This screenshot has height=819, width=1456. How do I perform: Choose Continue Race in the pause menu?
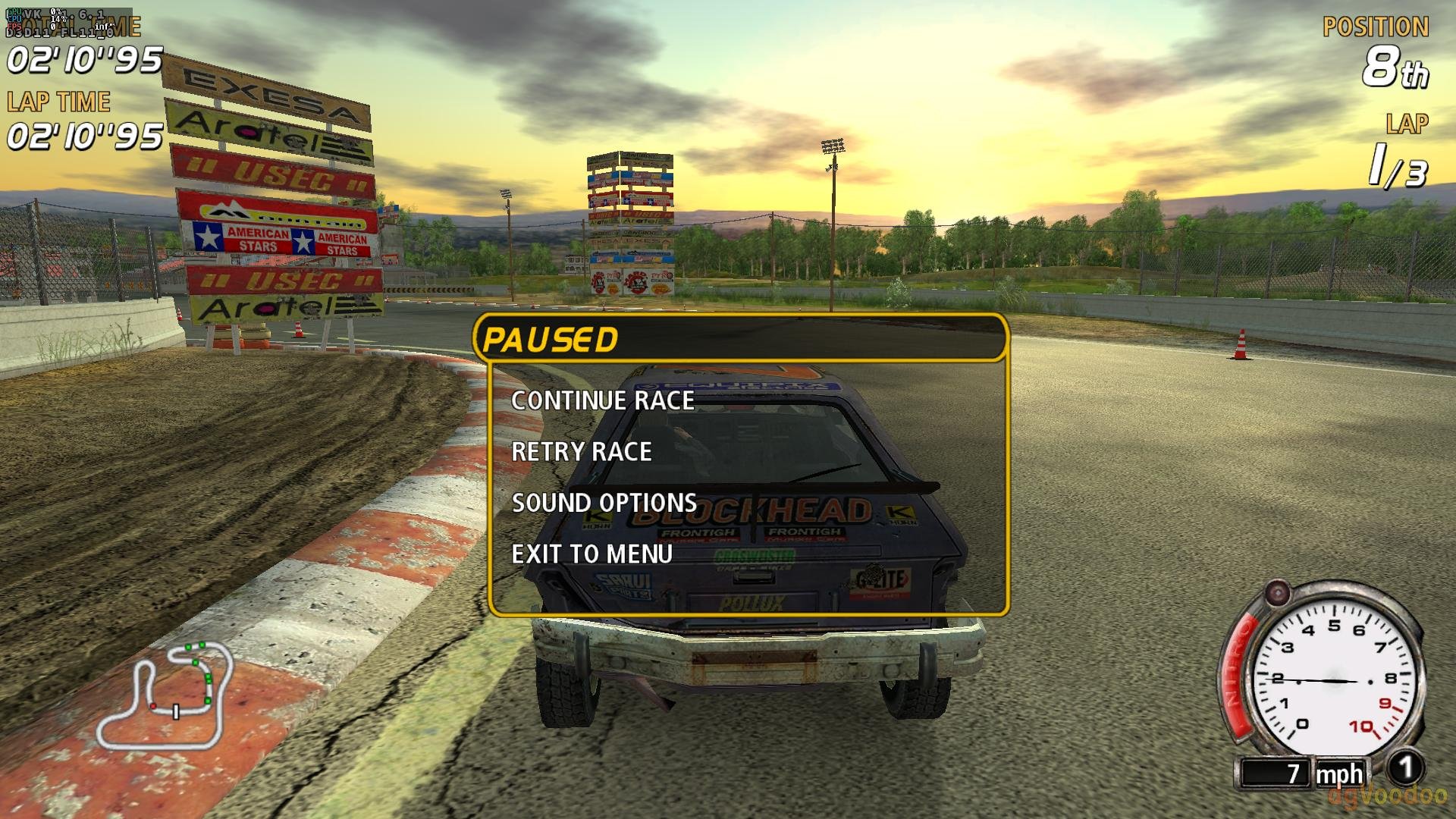coord(603,400)
